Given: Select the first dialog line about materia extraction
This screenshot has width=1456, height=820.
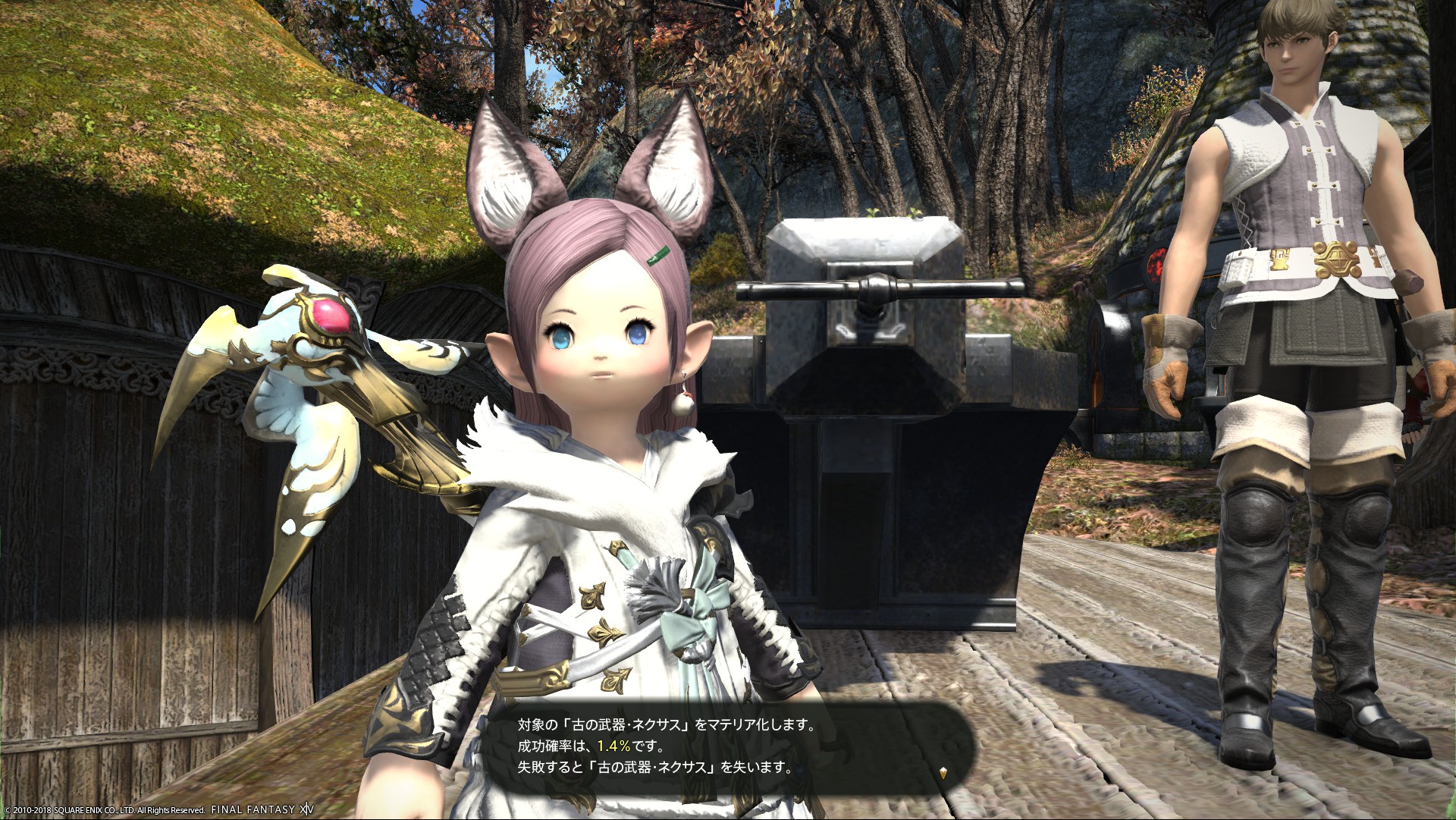Looking at the screenshot, I should [x=667, y=724].
